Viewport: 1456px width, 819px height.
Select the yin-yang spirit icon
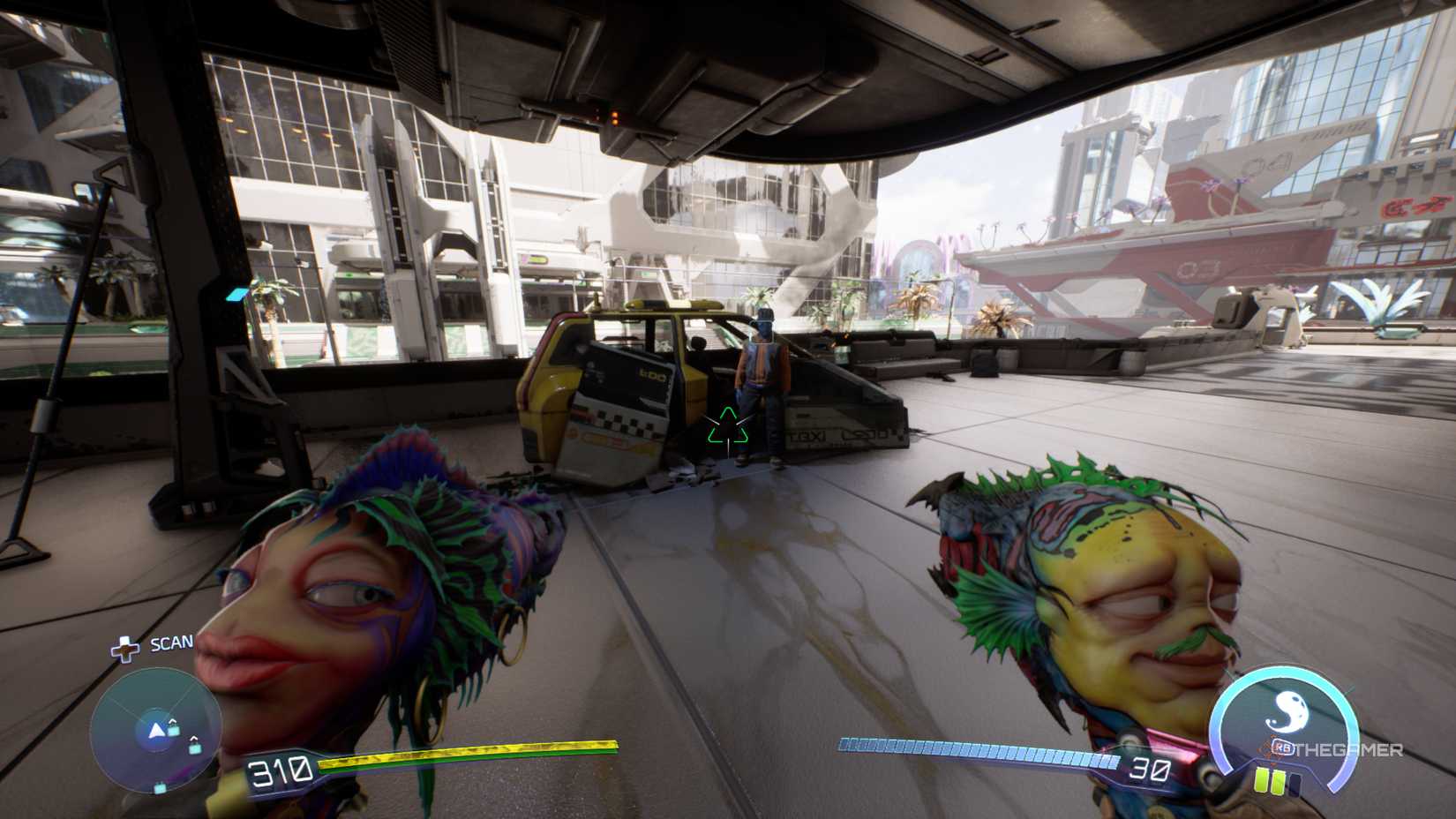tap(1287, 710)
